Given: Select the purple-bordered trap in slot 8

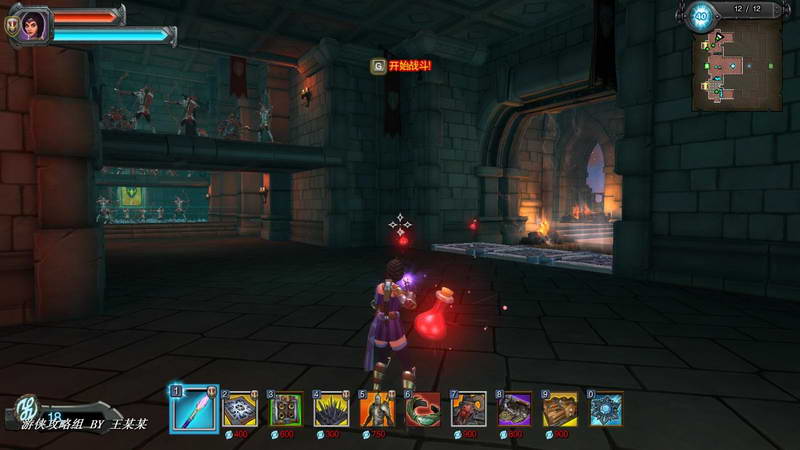Looking at the screenshot, I should 514,409.
